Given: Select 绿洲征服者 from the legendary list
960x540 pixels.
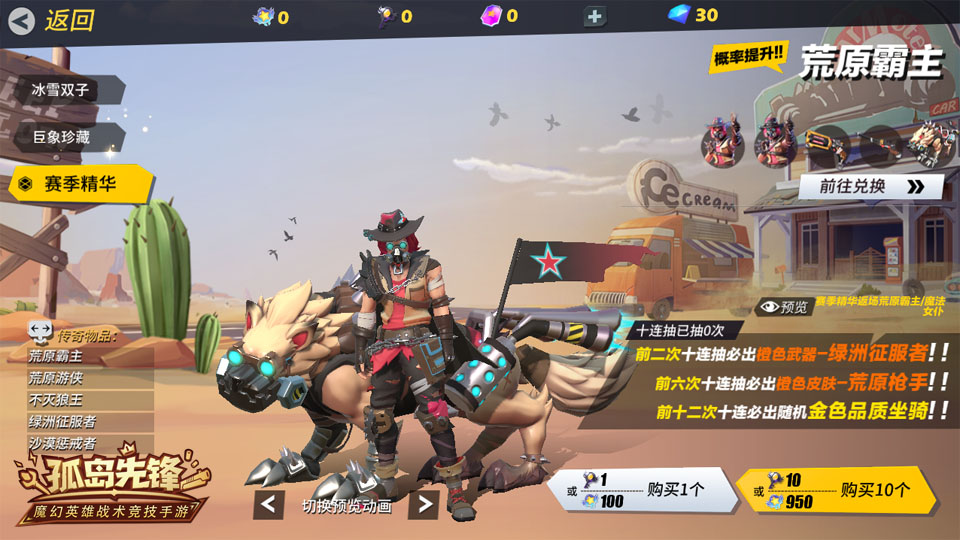Looking at the screenshot, I should coord(62,422).
